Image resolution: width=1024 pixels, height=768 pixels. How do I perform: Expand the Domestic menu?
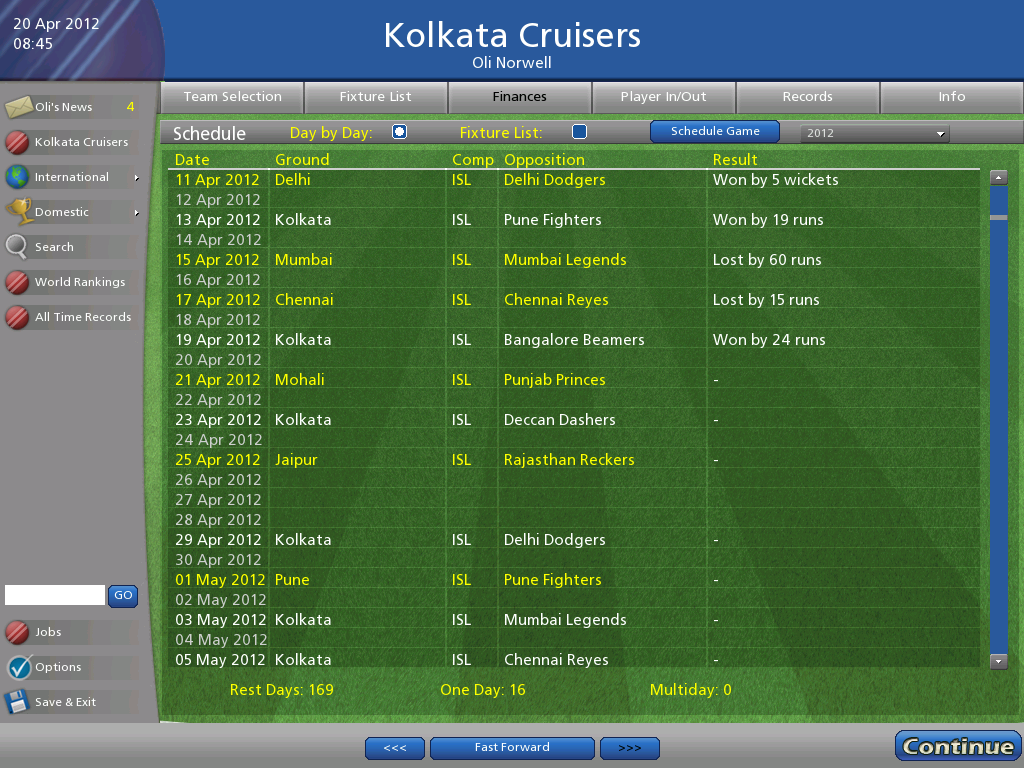pyautogui.click(x=70, y=212)
